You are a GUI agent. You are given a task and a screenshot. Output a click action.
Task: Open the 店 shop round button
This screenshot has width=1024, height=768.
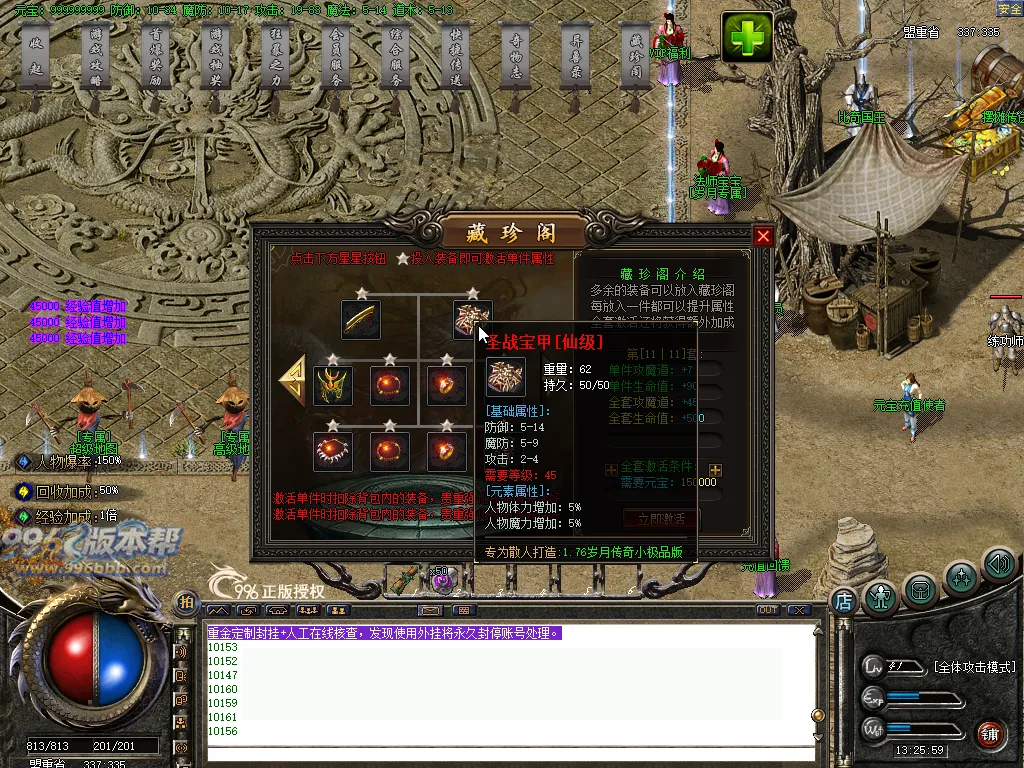click(x=843, y=601)
